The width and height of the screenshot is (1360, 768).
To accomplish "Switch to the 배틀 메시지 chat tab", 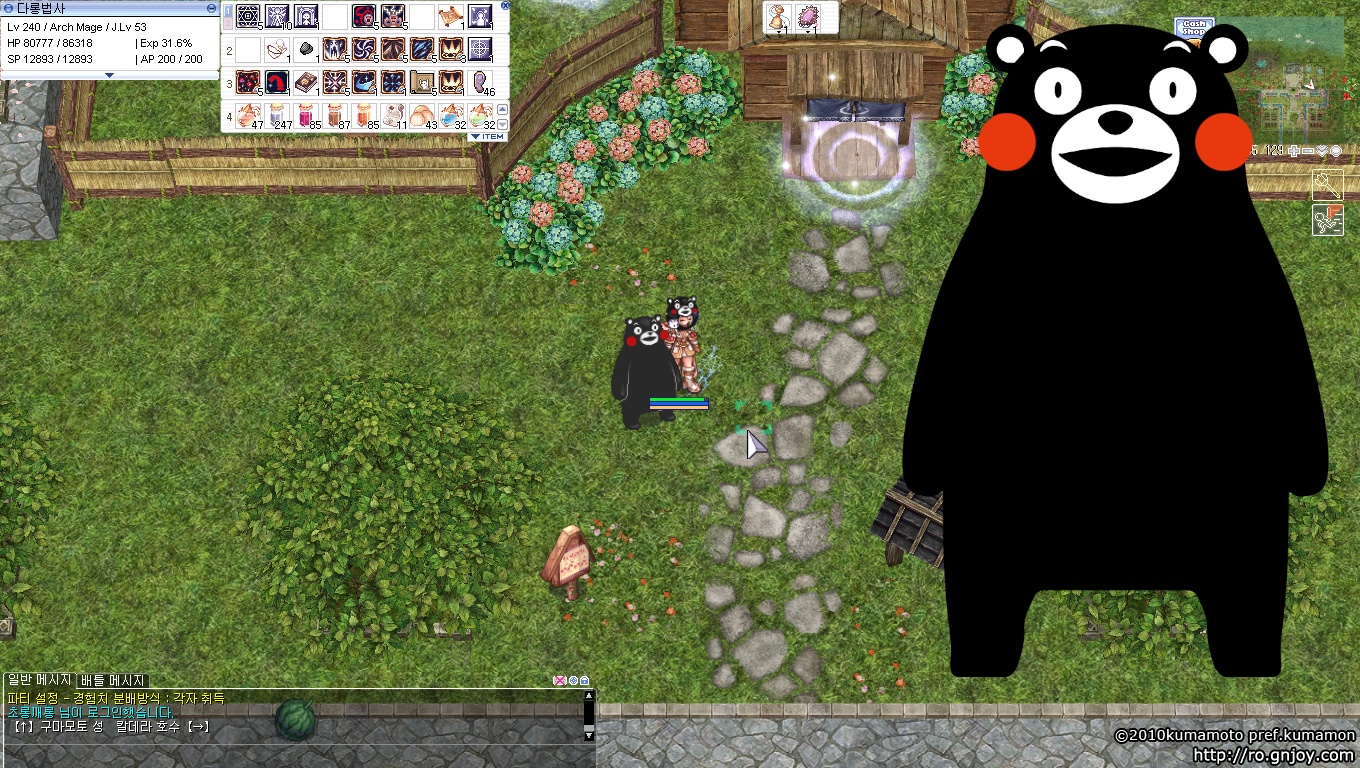I will (113, 680).
